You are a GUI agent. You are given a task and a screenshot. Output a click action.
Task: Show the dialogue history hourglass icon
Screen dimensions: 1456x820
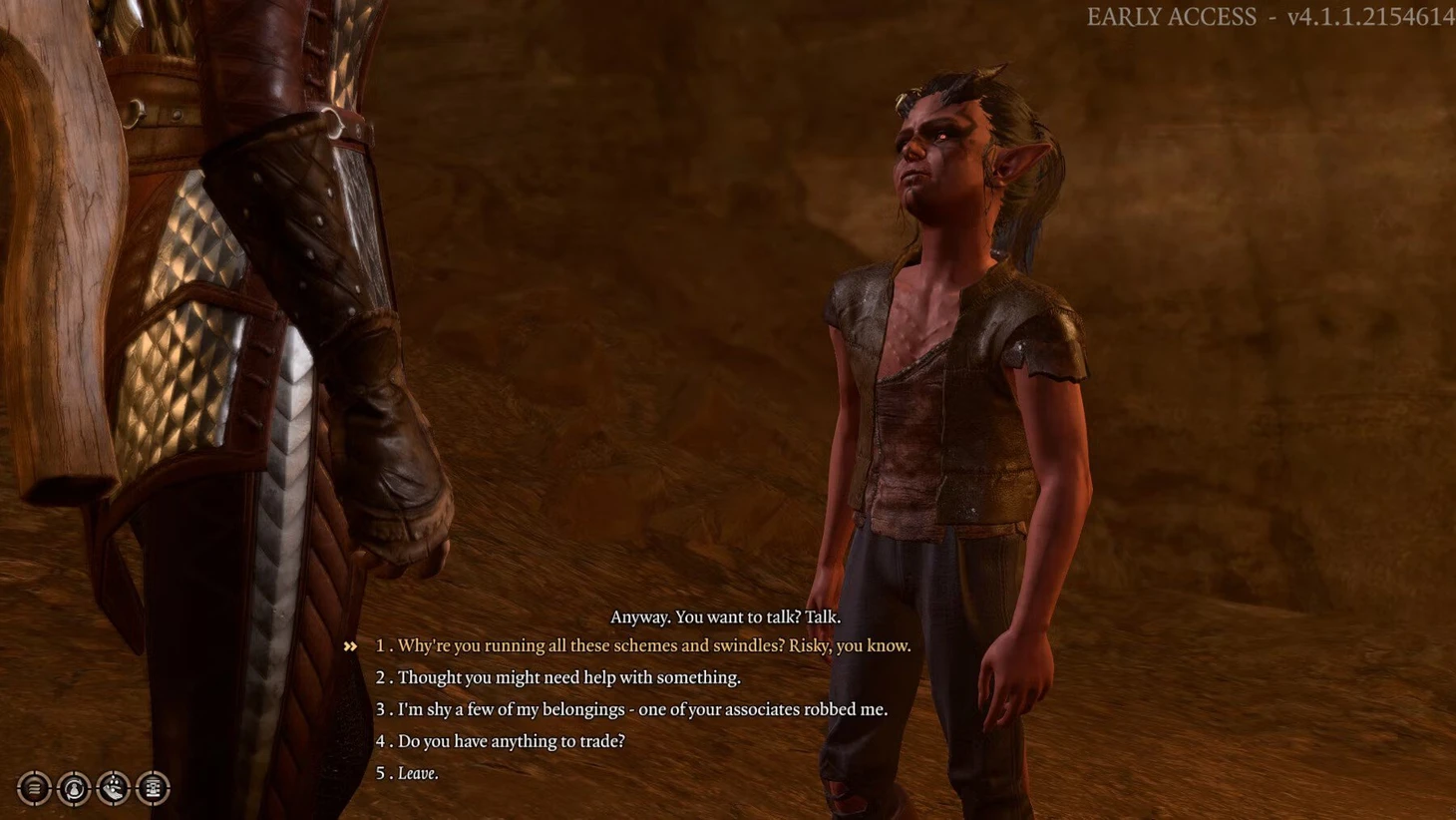pos(153,788)
